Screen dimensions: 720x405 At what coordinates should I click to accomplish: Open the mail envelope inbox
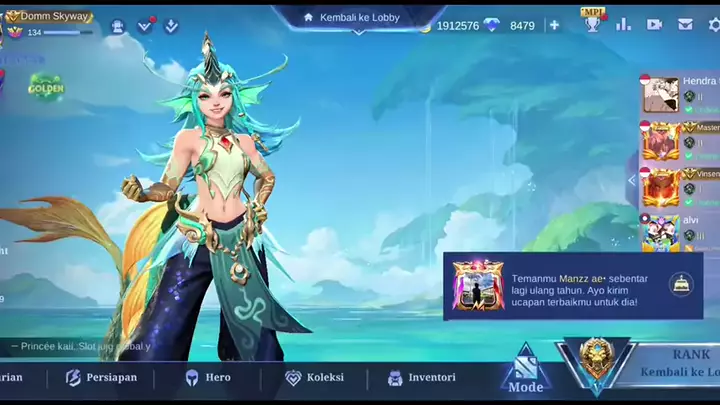[686, 25]
